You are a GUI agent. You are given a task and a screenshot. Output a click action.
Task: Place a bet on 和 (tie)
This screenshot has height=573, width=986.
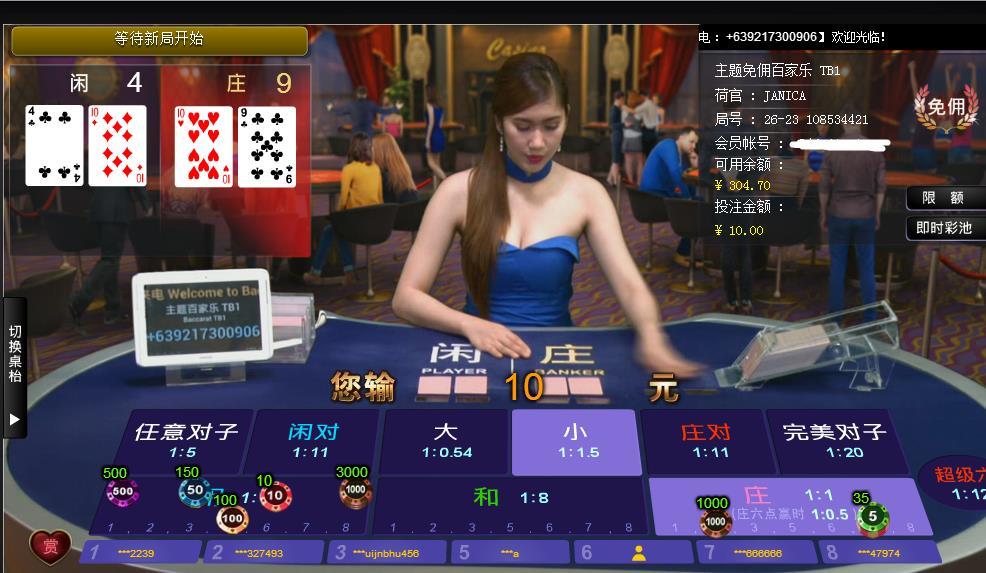[x=508, y=497]
